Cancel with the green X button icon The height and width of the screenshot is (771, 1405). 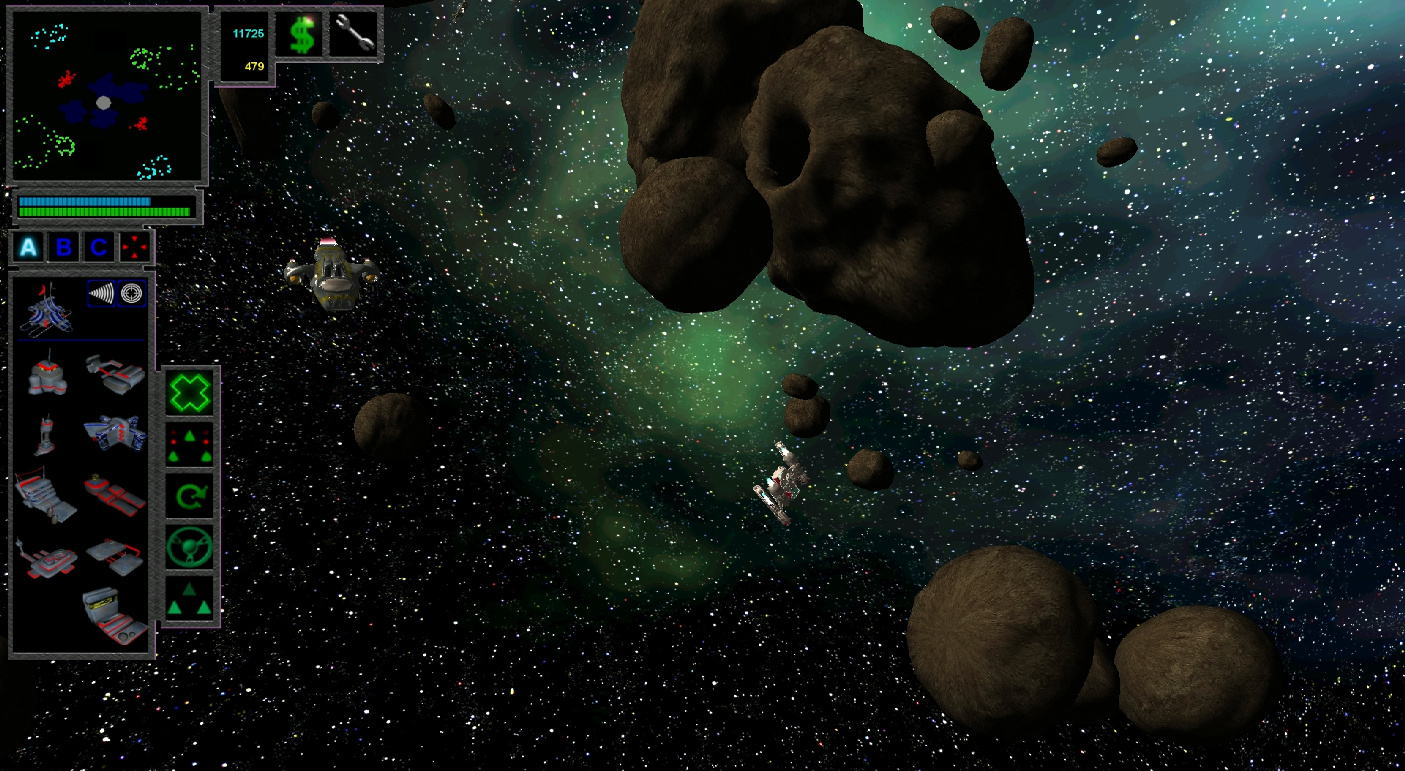[x=188, y=392]
